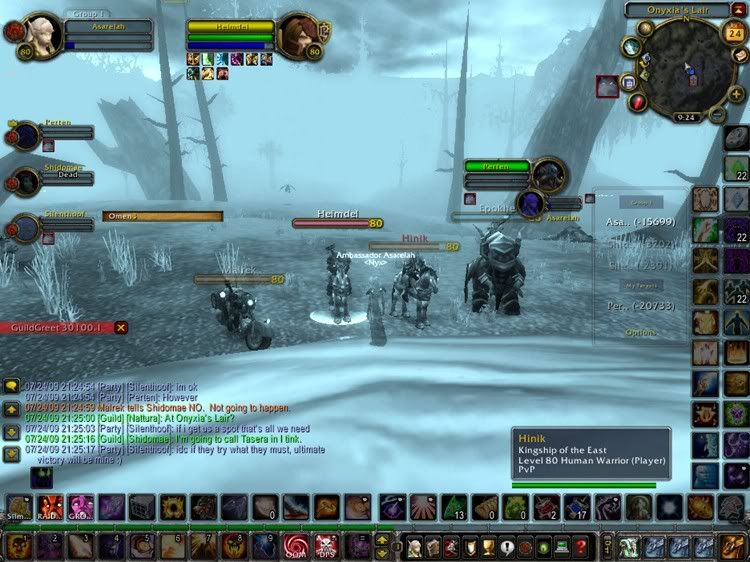Activate the DPS macro button

[326, 546]
